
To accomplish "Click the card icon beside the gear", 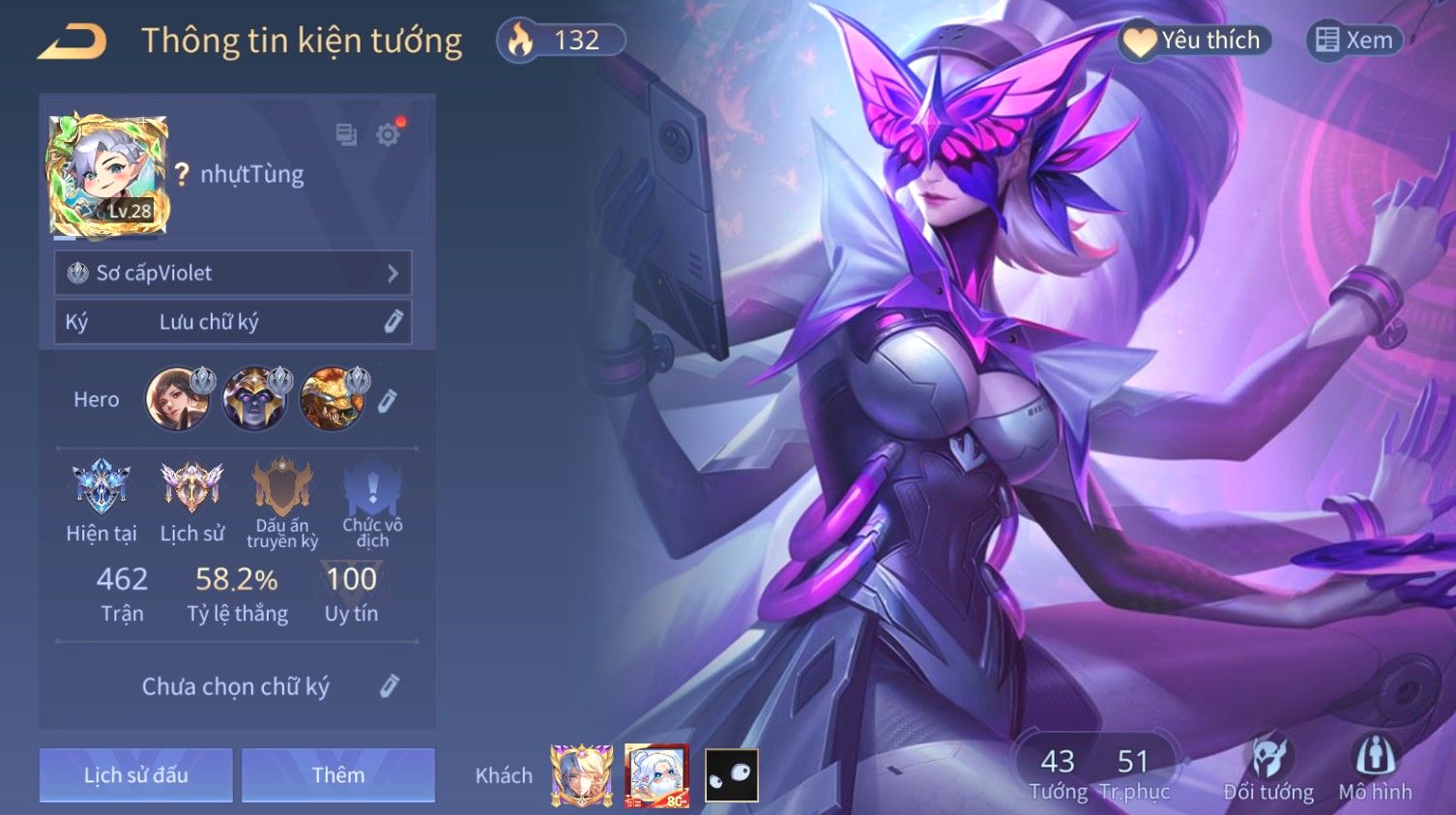I will [x=346, y=134].
